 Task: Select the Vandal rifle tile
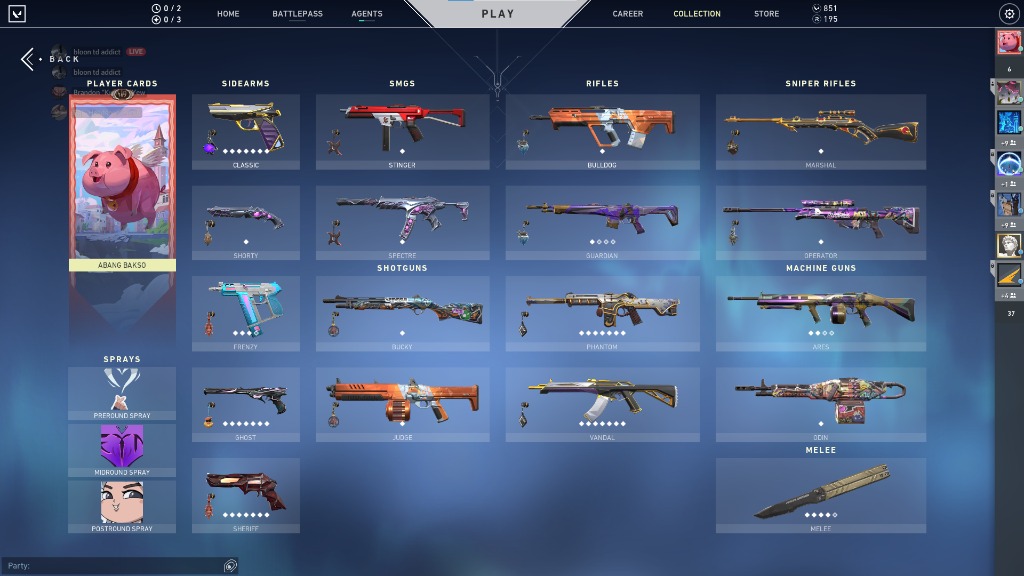pyautogui.click(x=602, y=404)
